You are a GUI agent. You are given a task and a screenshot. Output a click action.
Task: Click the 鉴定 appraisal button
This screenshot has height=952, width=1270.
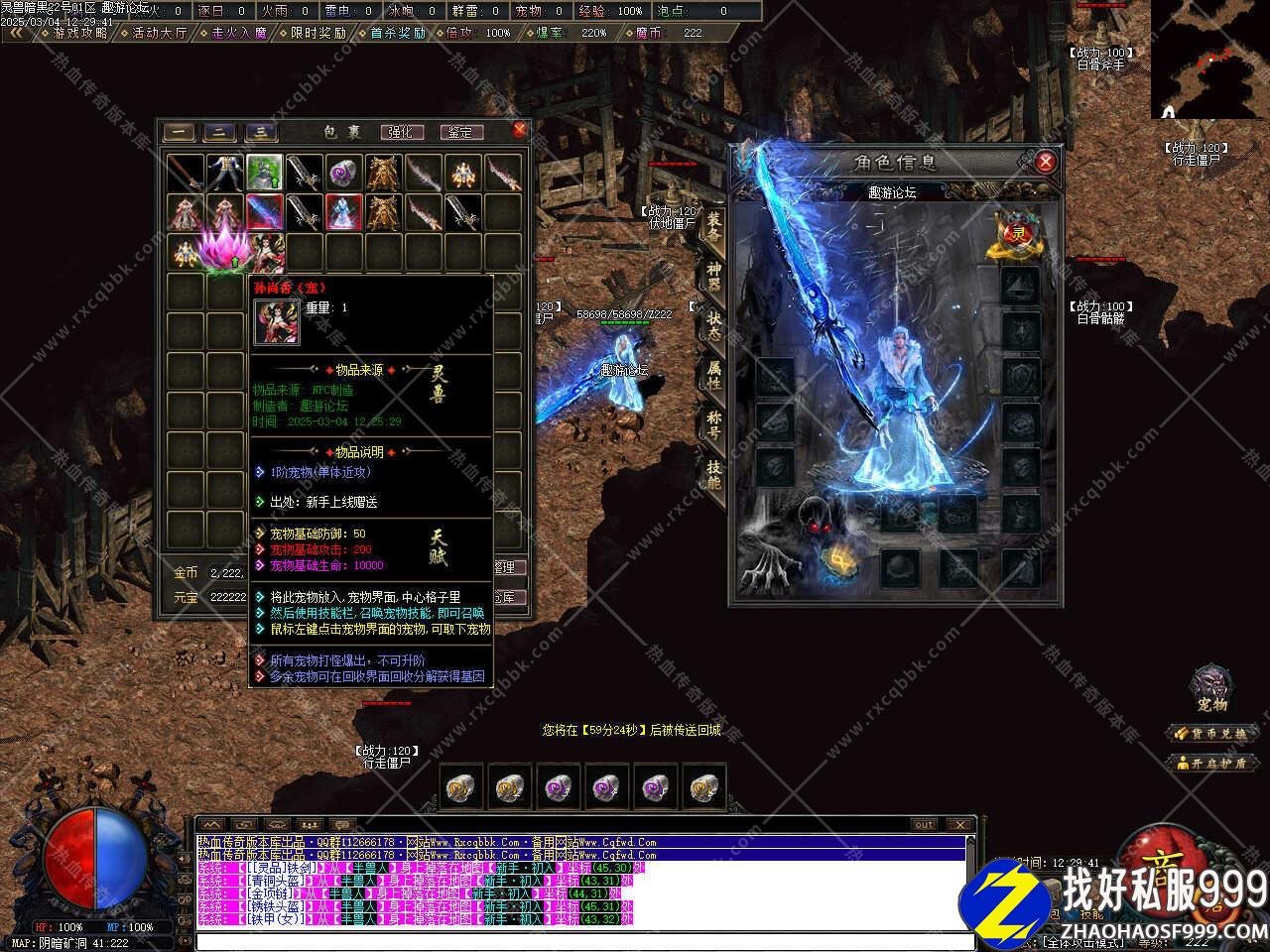[x=459, y=132]
